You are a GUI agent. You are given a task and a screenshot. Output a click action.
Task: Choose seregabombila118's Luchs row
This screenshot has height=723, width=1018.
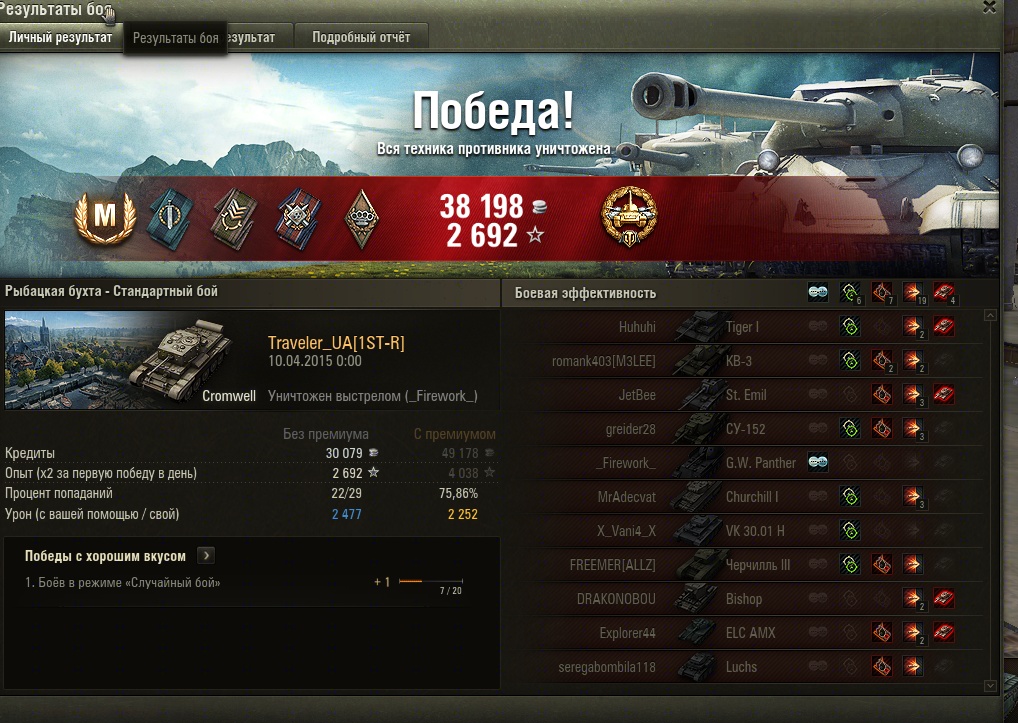[740, 667]
